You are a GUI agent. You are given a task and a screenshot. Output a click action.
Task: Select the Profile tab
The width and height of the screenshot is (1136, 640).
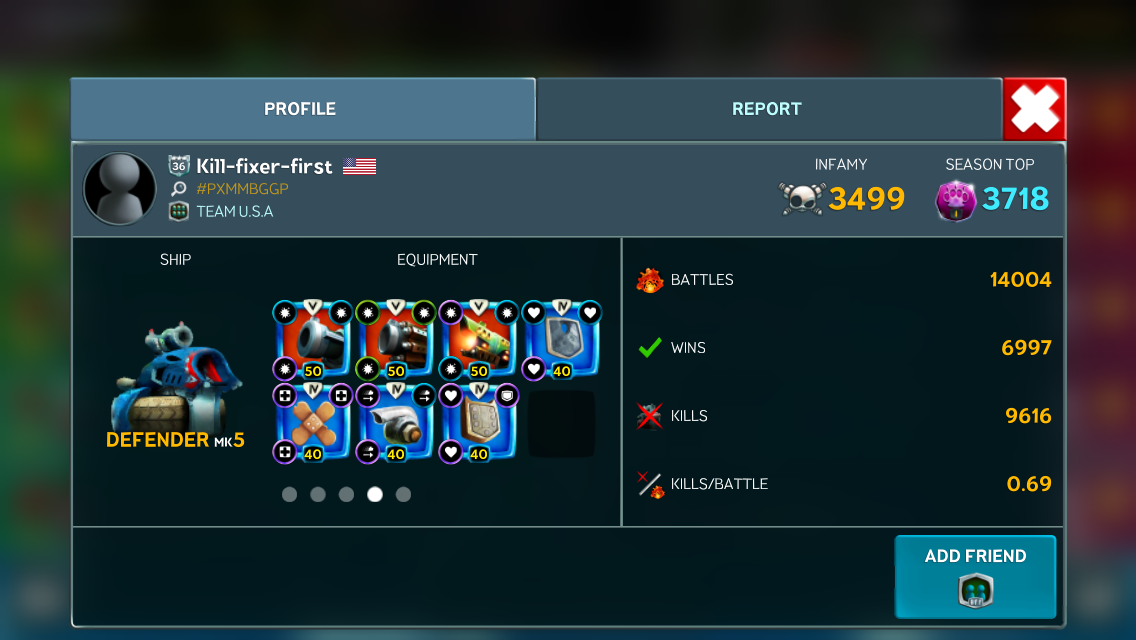click(300, 109)
